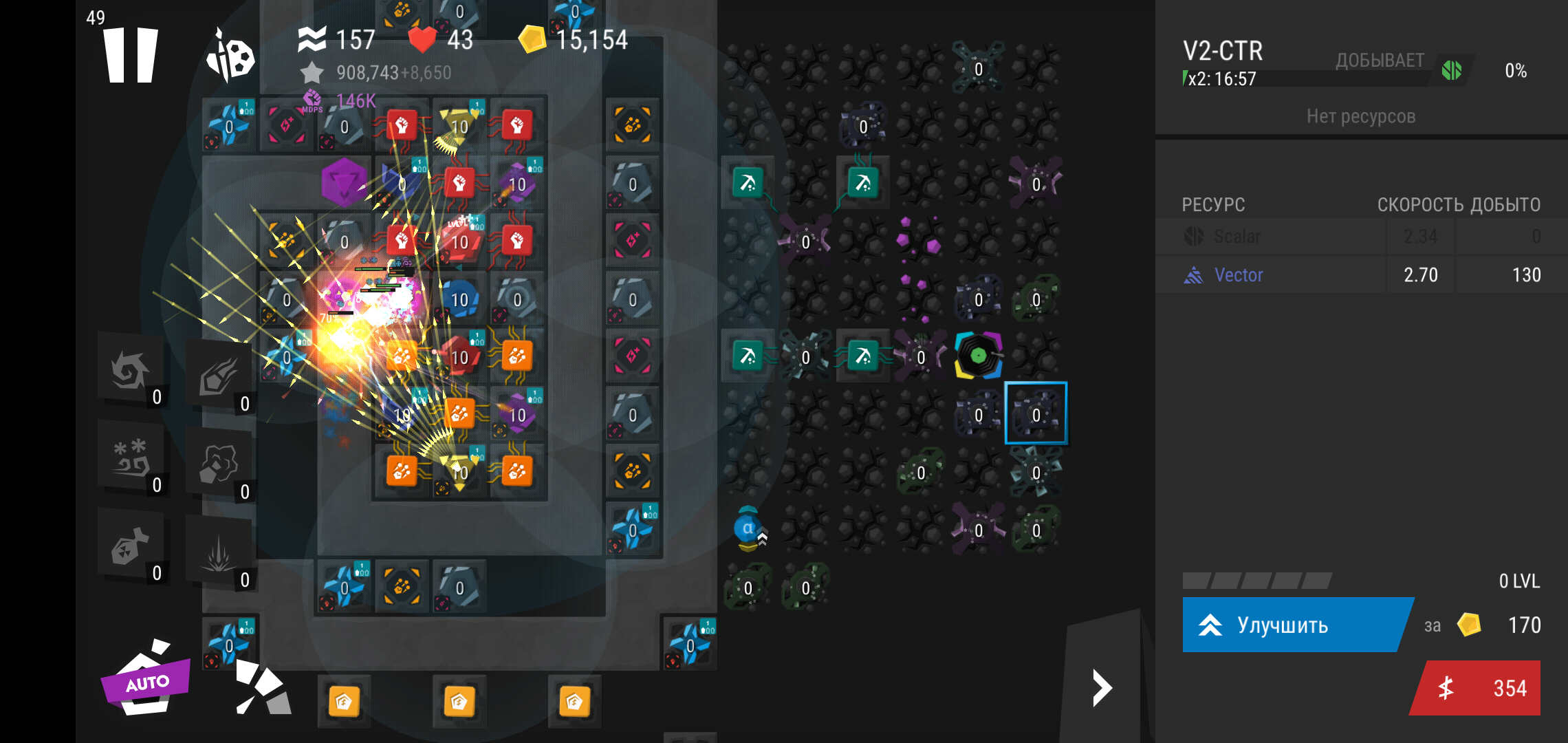Screen dimensions: 1568x743
Task: Select the Vector resource row
Action: click(1360, 275)
